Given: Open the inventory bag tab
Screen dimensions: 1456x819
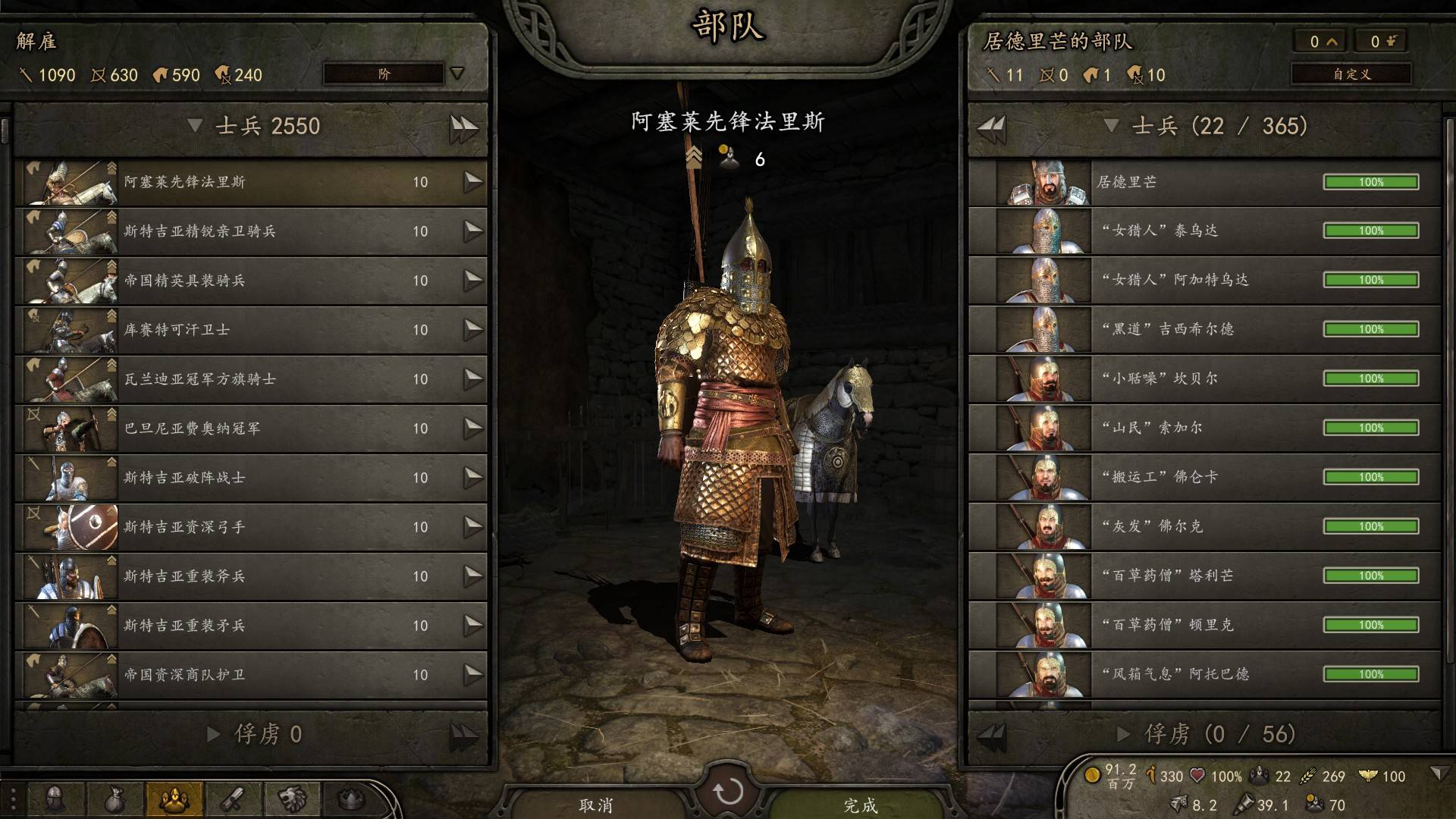Looking at the screenshot, I should tap(114, 799).
